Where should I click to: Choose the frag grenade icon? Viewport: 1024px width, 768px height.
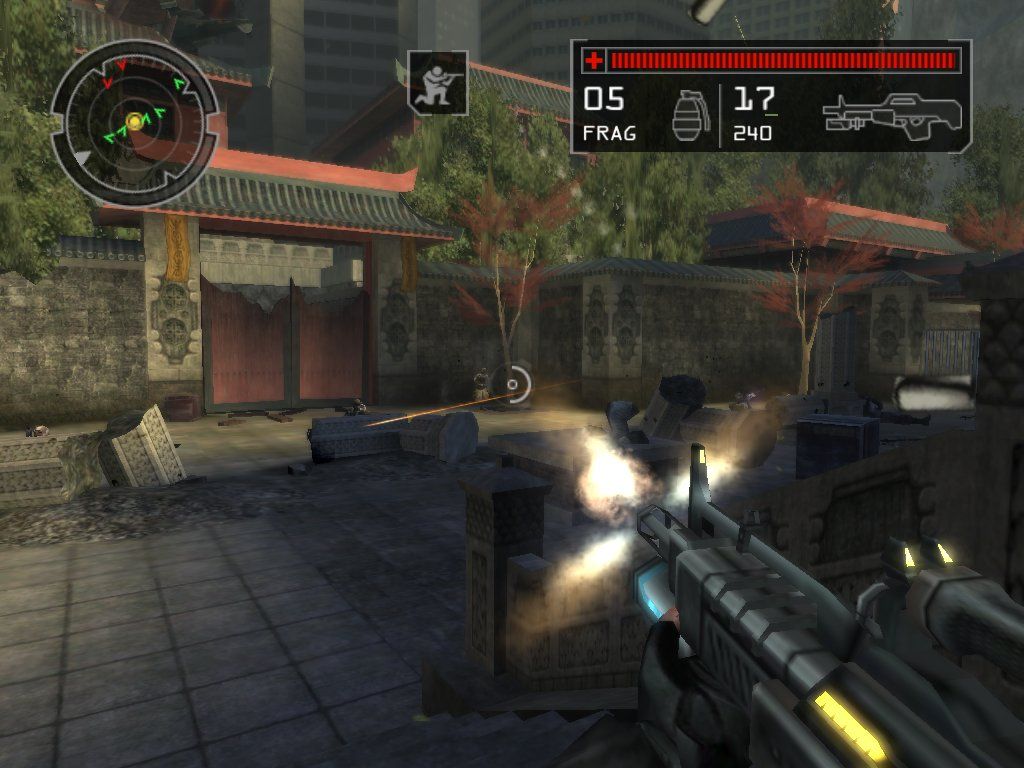tap(687, 116)
